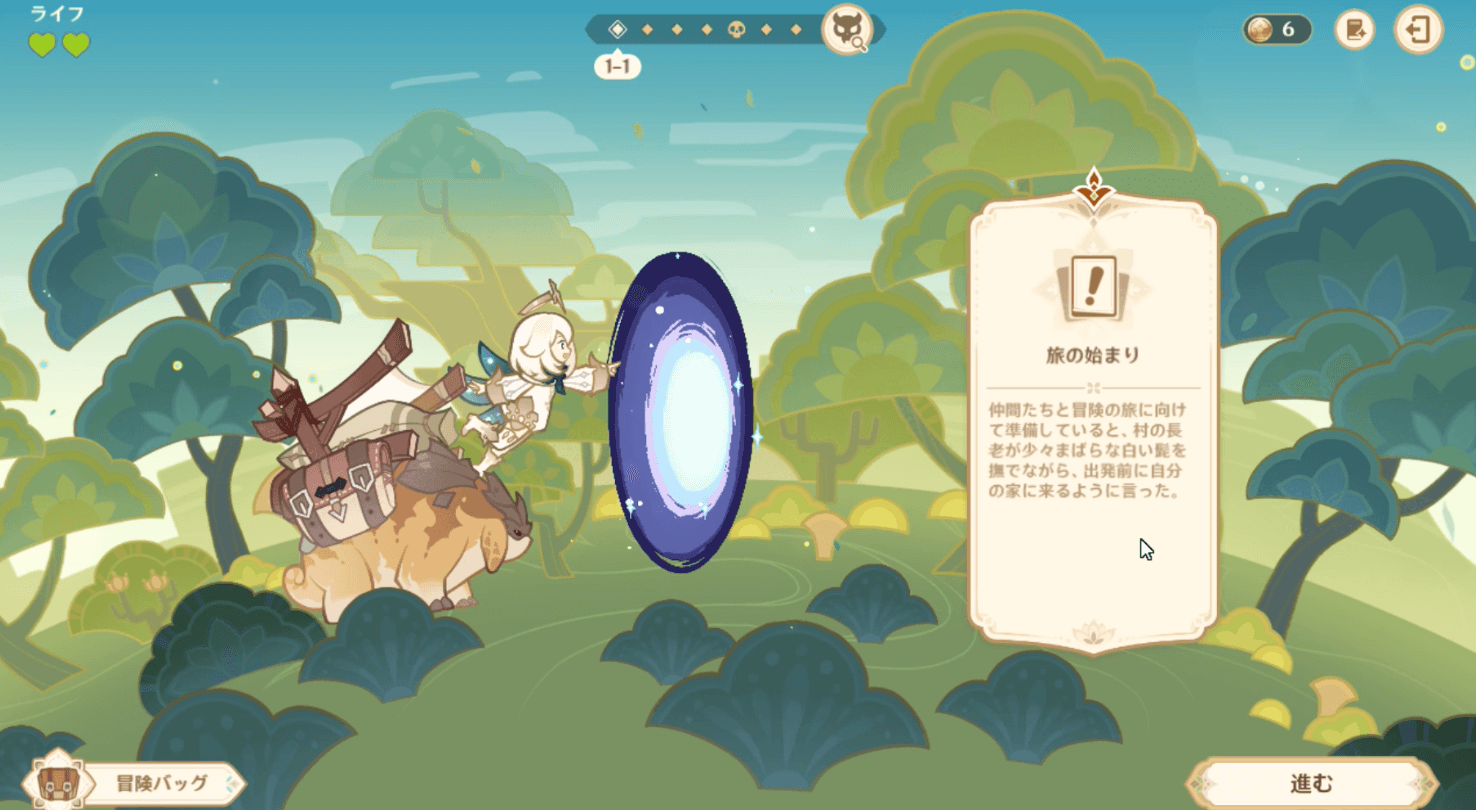Open the adventure handbook icon at top right
Screen dimensions: 1476x810
[1356, 31]
